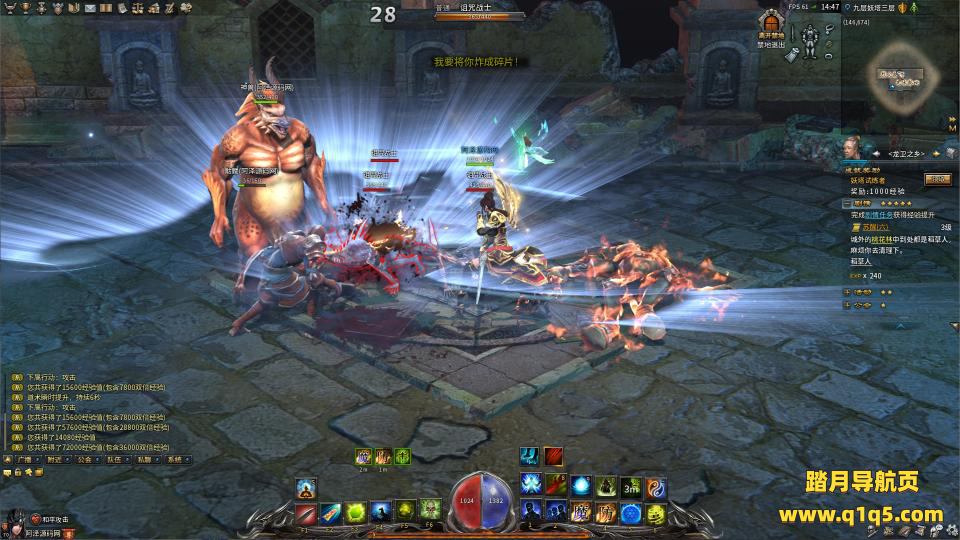
Task: Open the 广播 chat channel tab
Action: (24, 460)
